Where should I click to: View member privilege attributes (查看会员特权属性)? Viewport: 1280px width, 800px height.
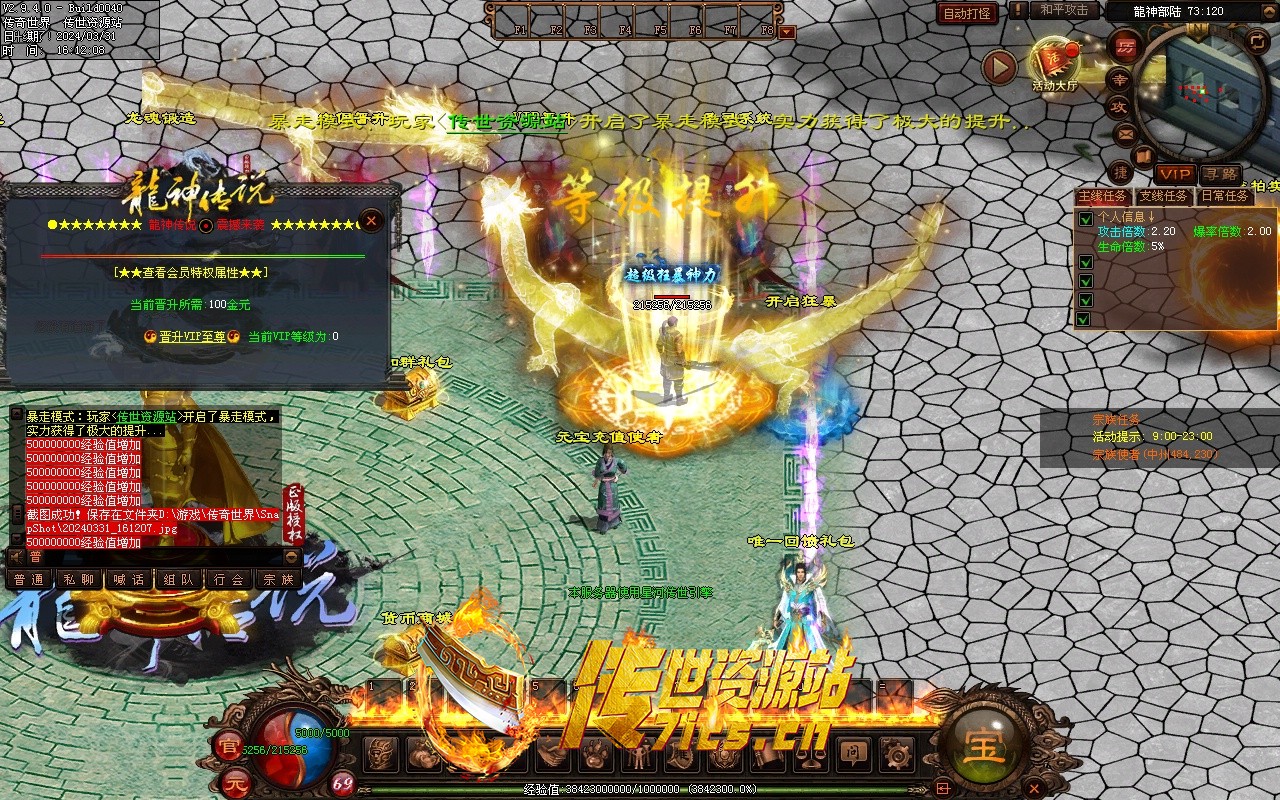[190, 272]
